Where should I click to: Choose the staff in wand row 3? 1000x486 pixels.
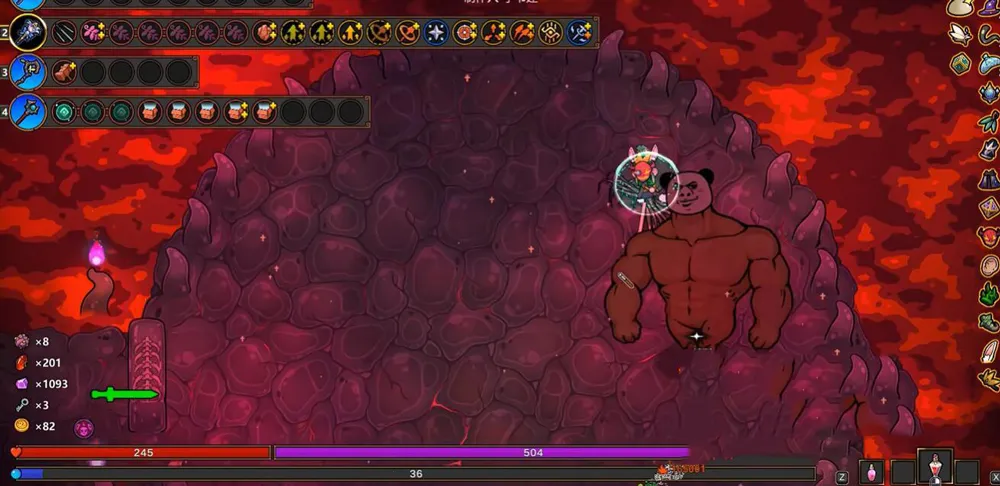pos(28,72)
